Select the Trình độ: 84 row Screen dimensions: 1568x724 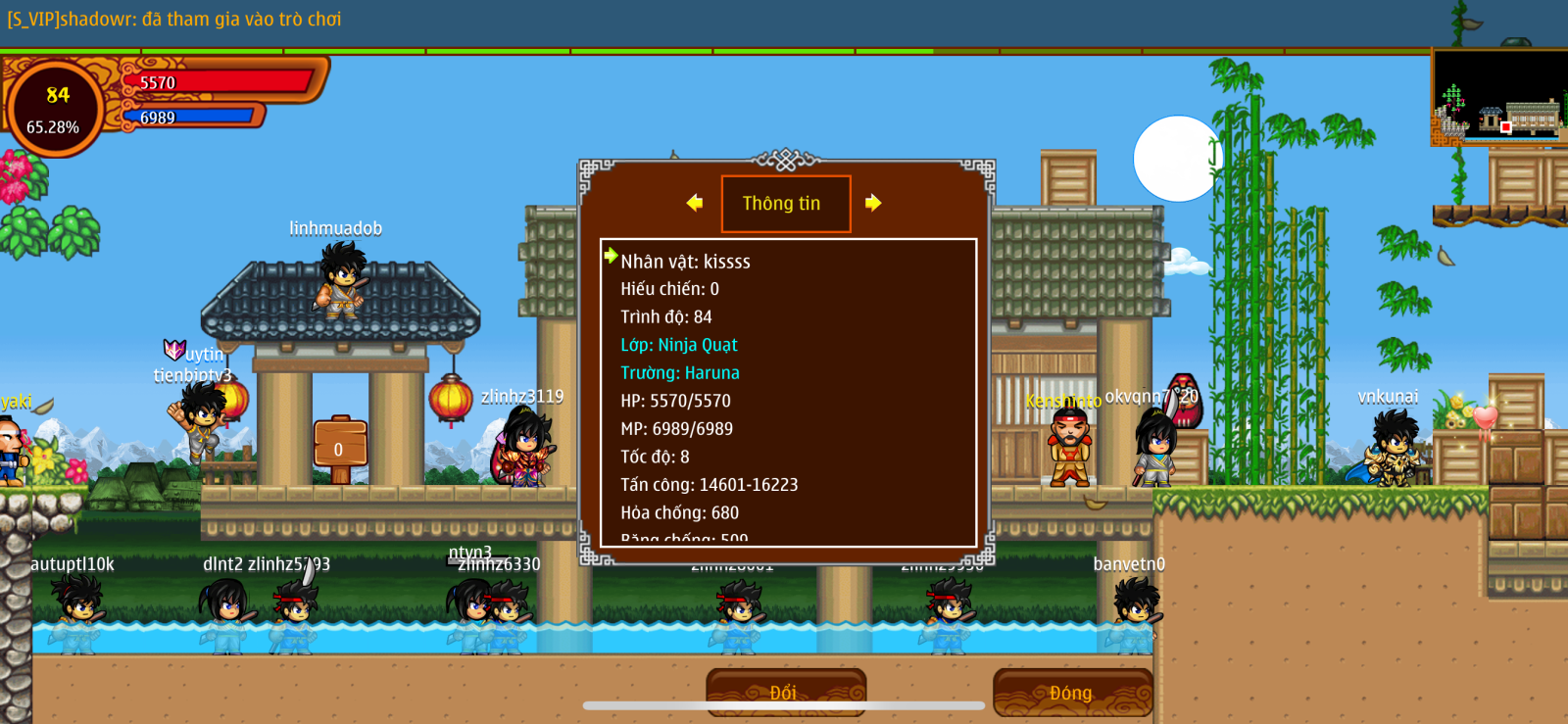665,317
